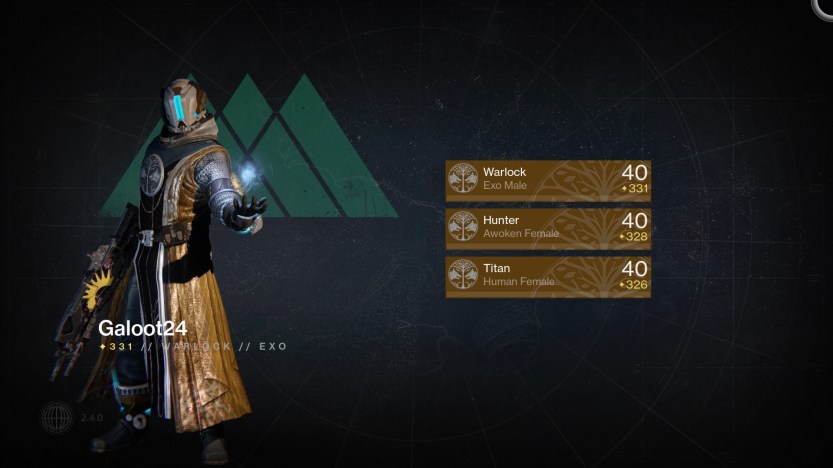Image resolution: width=833 pixels, height=468 pixels.
Task: Choose the Hunter Awoken Female character
Action: tap(548, 228)
